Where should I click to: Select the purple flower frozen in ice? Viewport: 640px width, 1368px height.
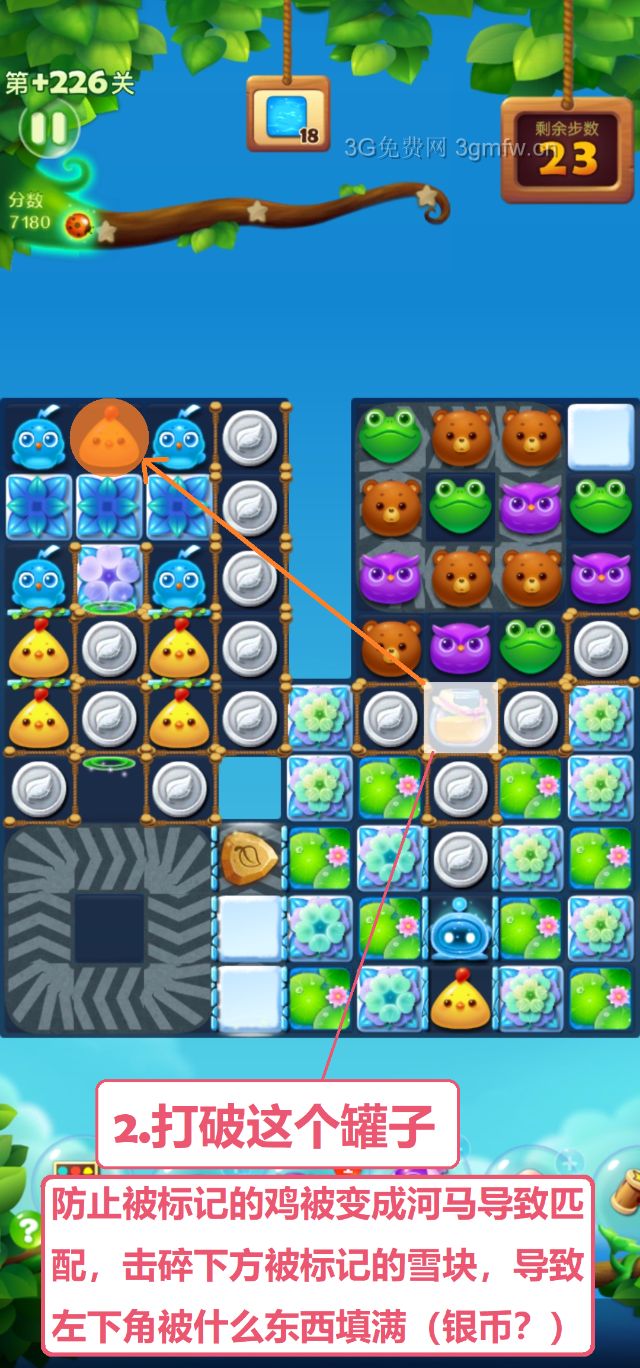click(x=109, y=577)
